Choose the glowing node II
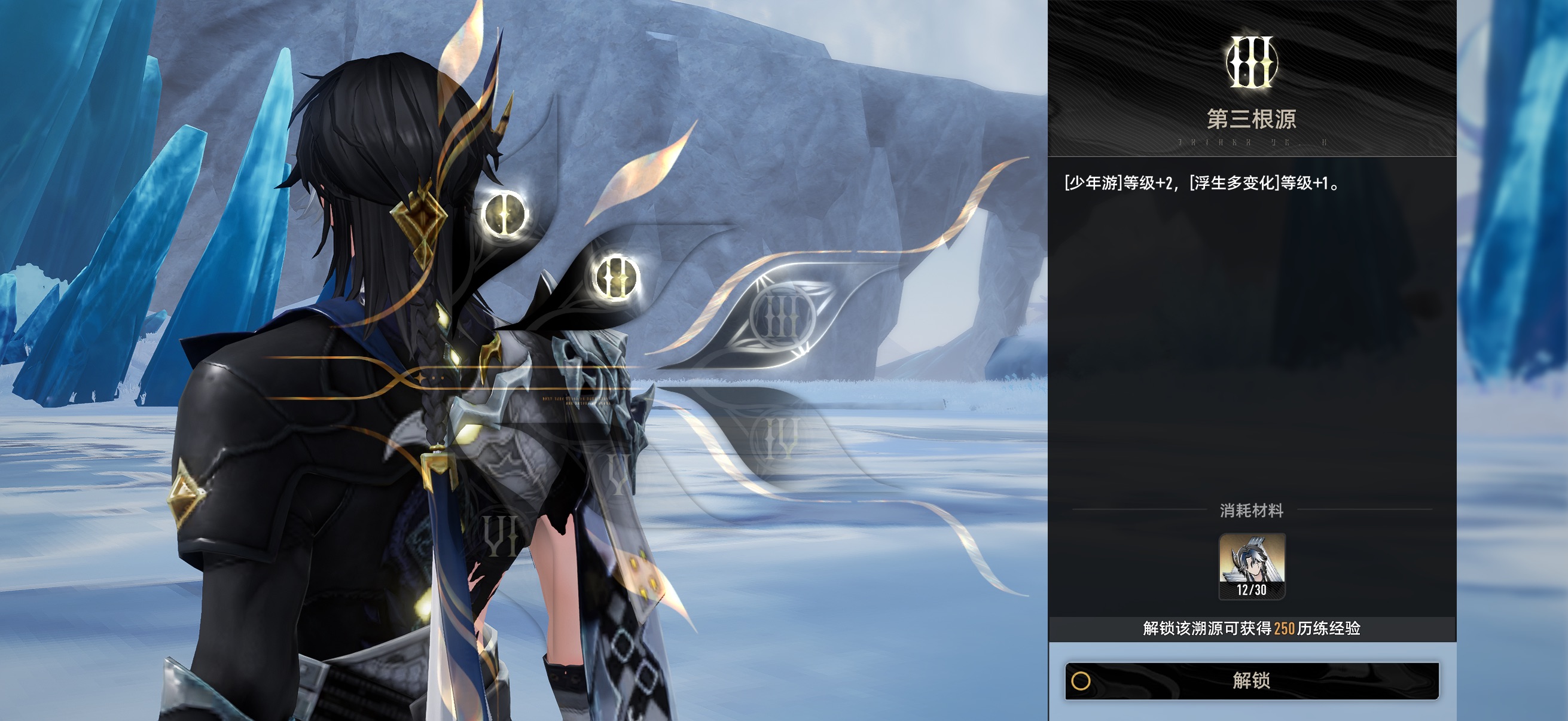The height and width of the screenshot is (721, 1568). pos(615,277)
